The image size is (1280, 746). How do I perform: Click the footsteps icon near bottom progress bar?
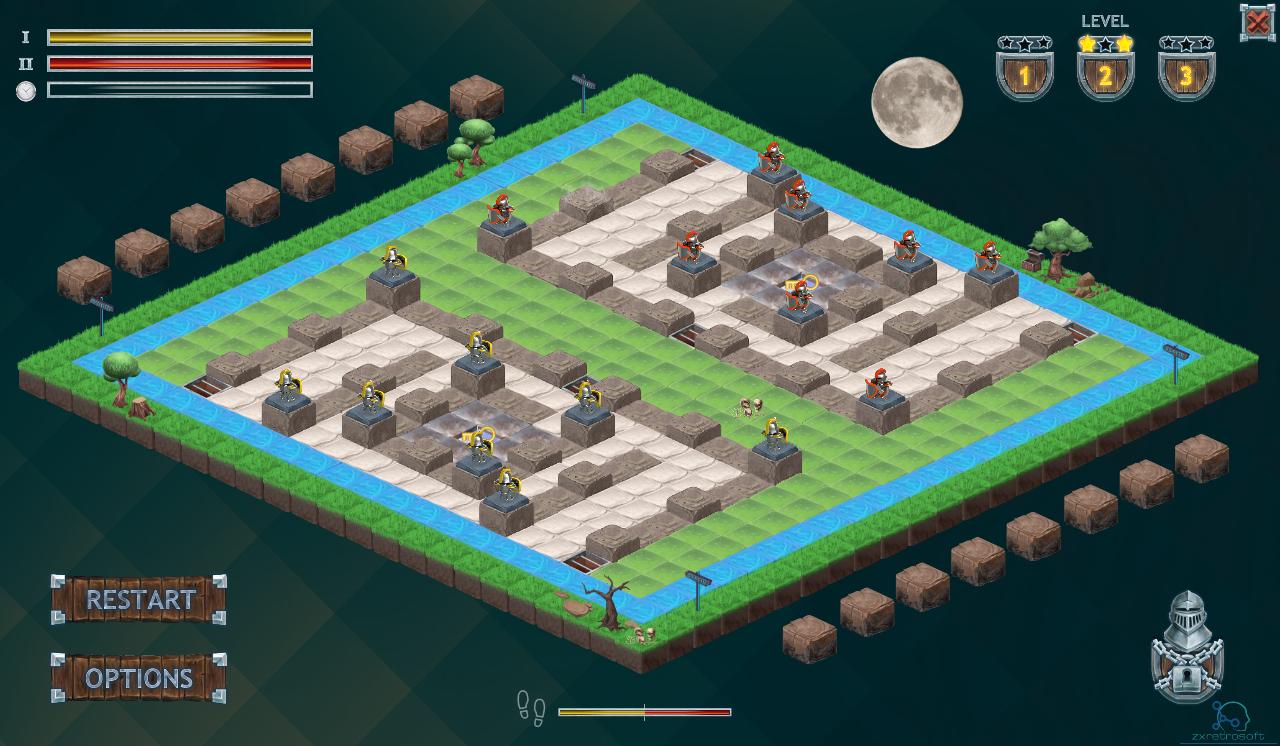(x=530, y=711)
